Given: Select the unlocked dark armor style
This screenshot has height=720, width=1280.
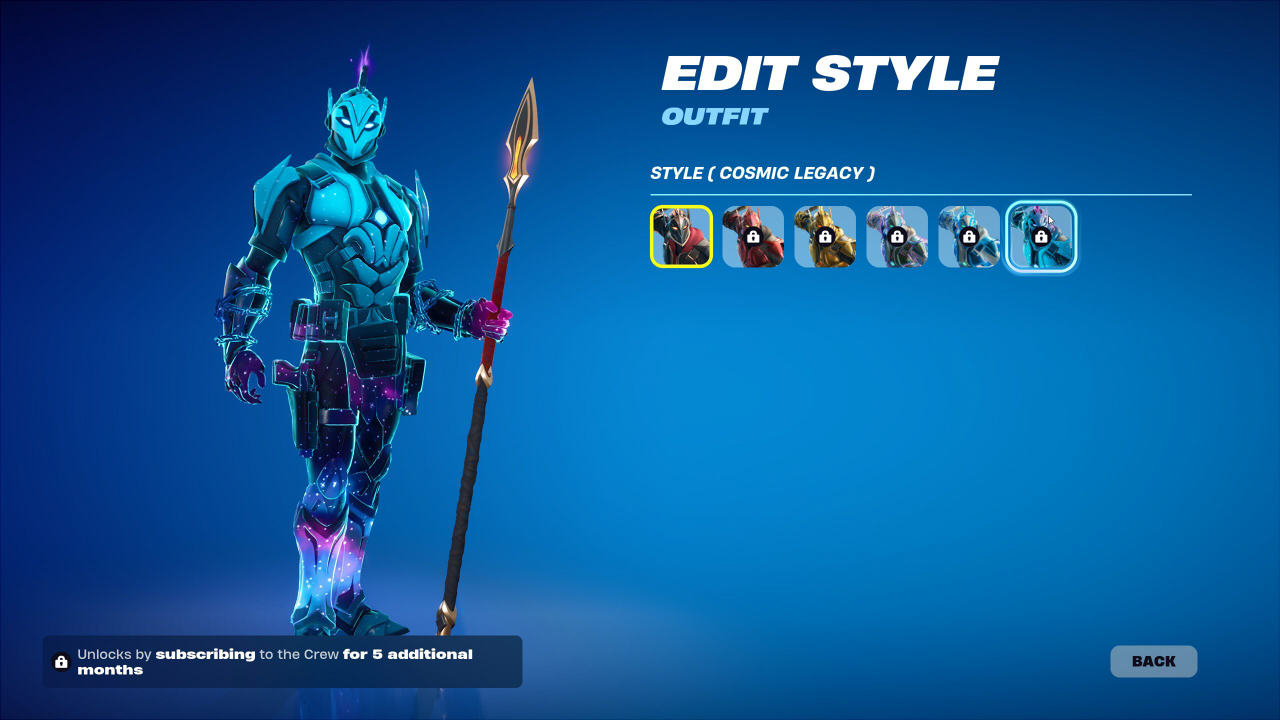Looking at the screenshot, I should point(681,237).
